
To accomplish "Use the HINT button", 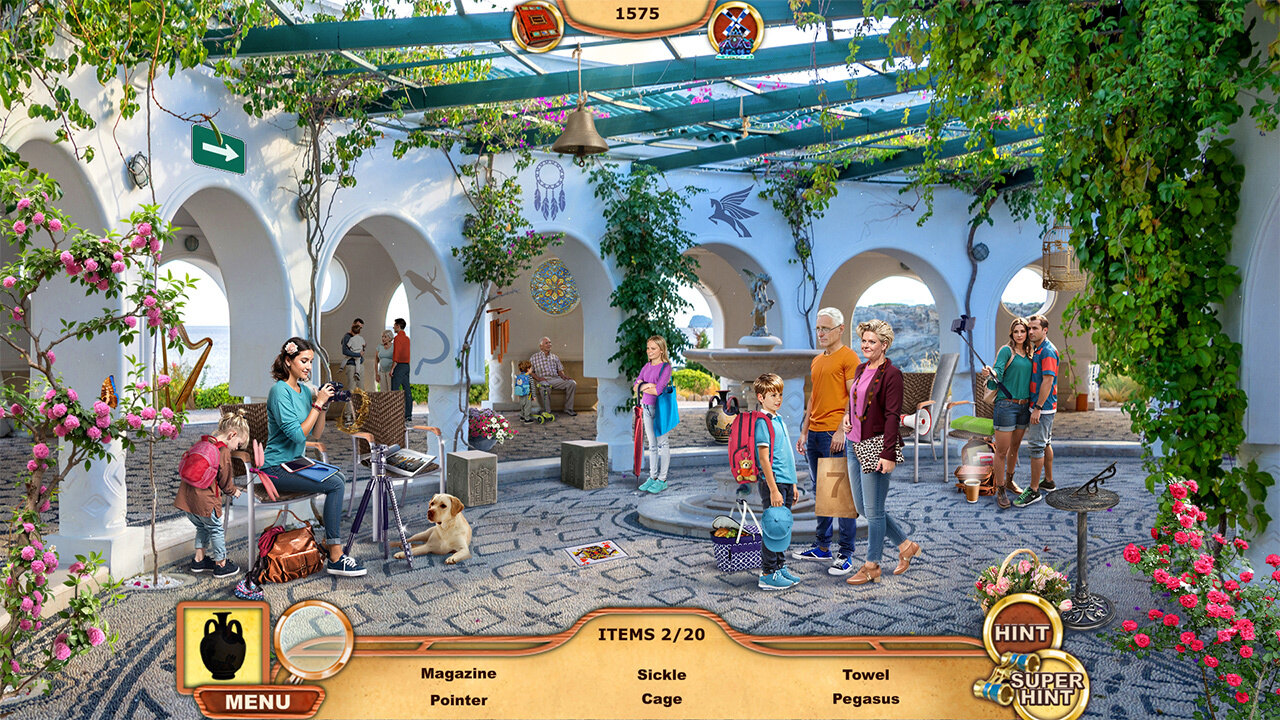I will [x=1022, y=633].
